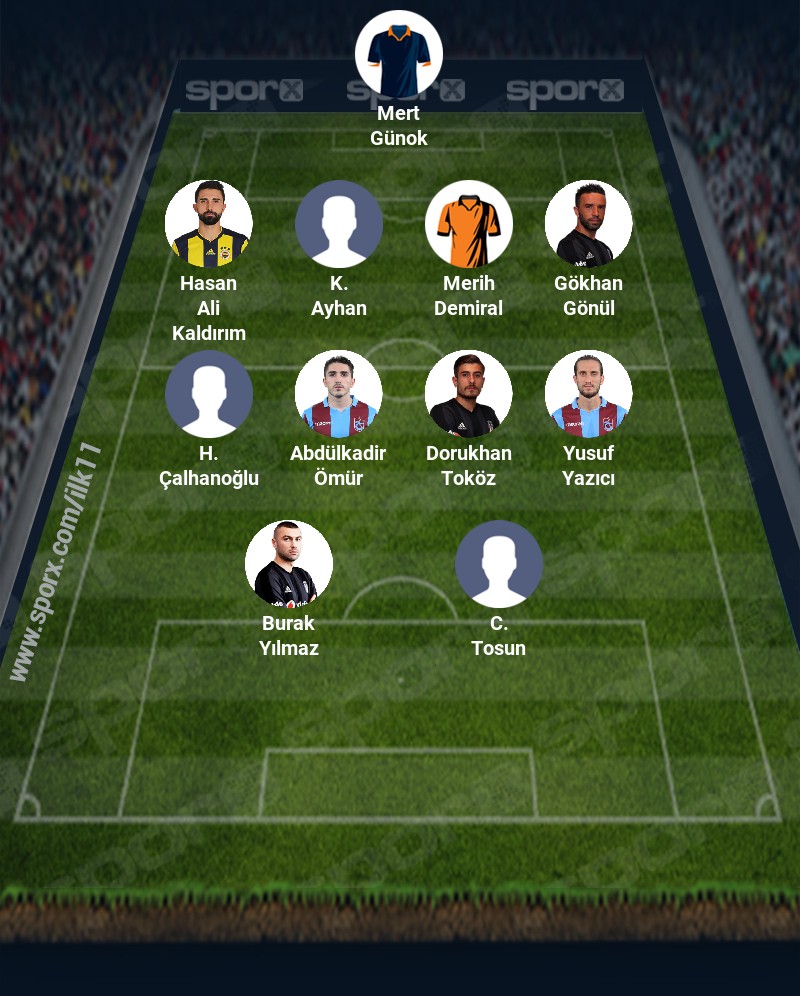The width and height of the screenshot is (800, 996).
Task: Select H. Çalhanoğlu's placeholder avatar
Action: click(209, 394)
